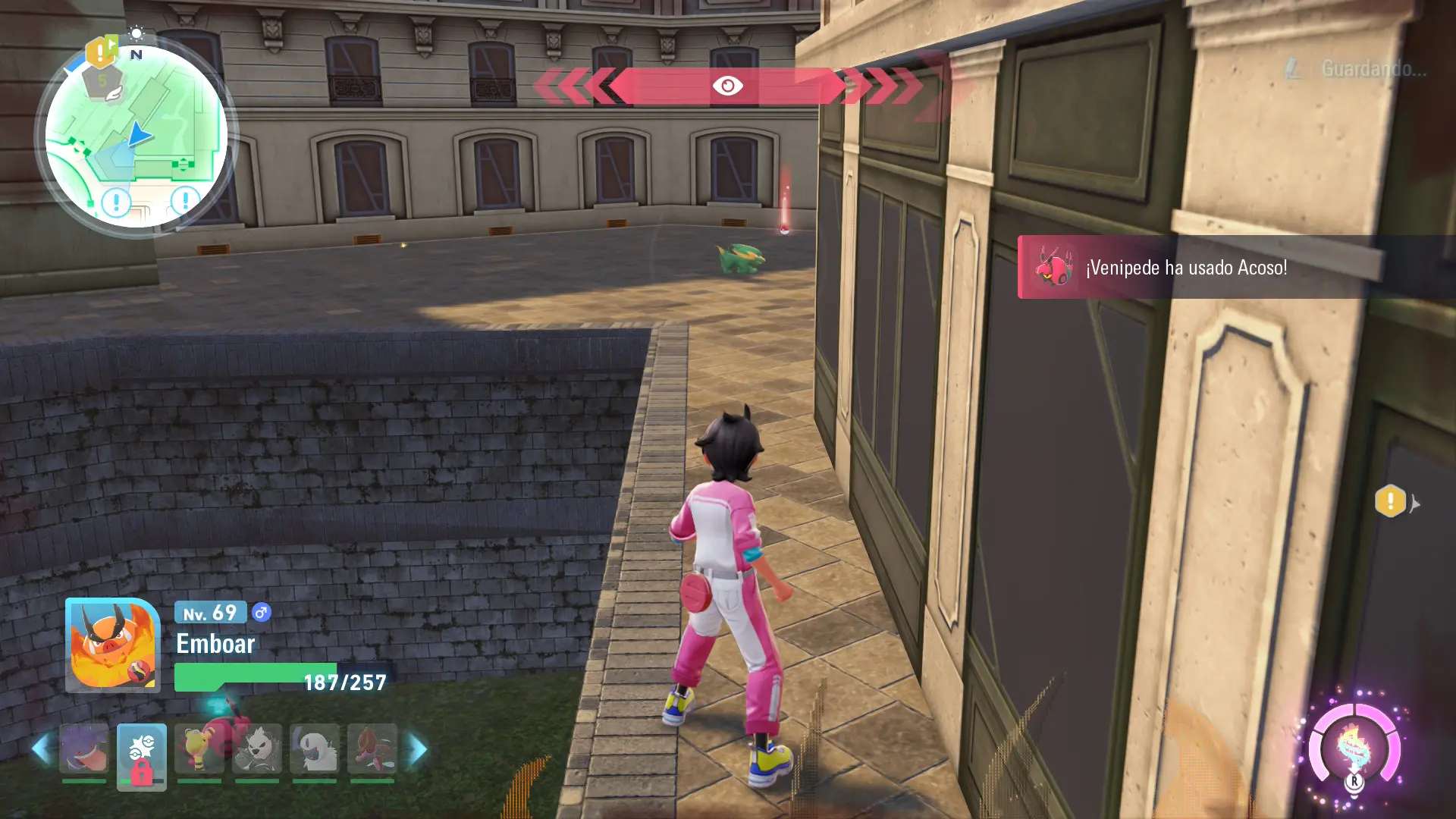
Task: Switch to the Ampharos party slot
Action: click(x=199, y=748)
